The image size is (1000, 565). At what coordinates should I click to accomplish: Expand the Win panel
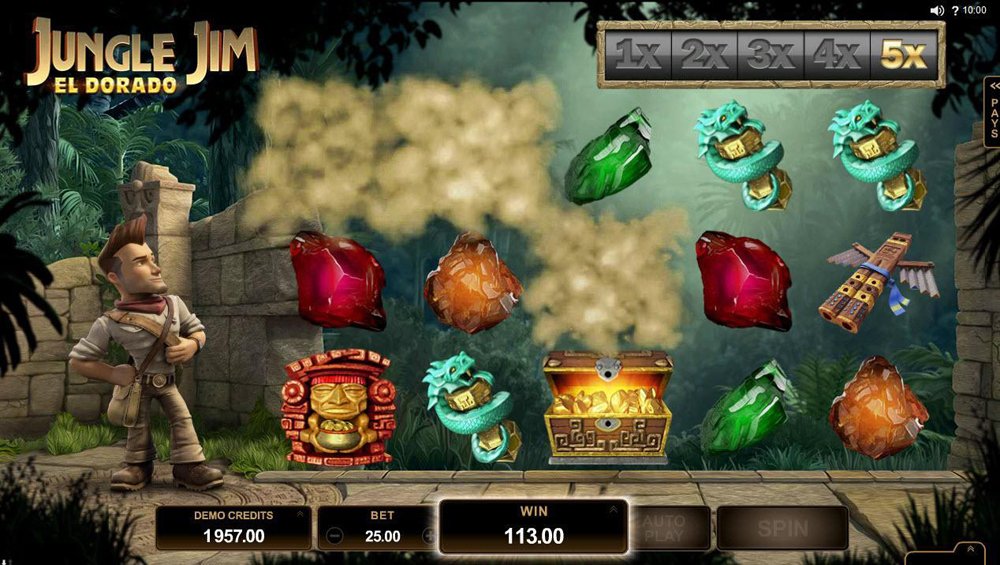coord(613,509)
